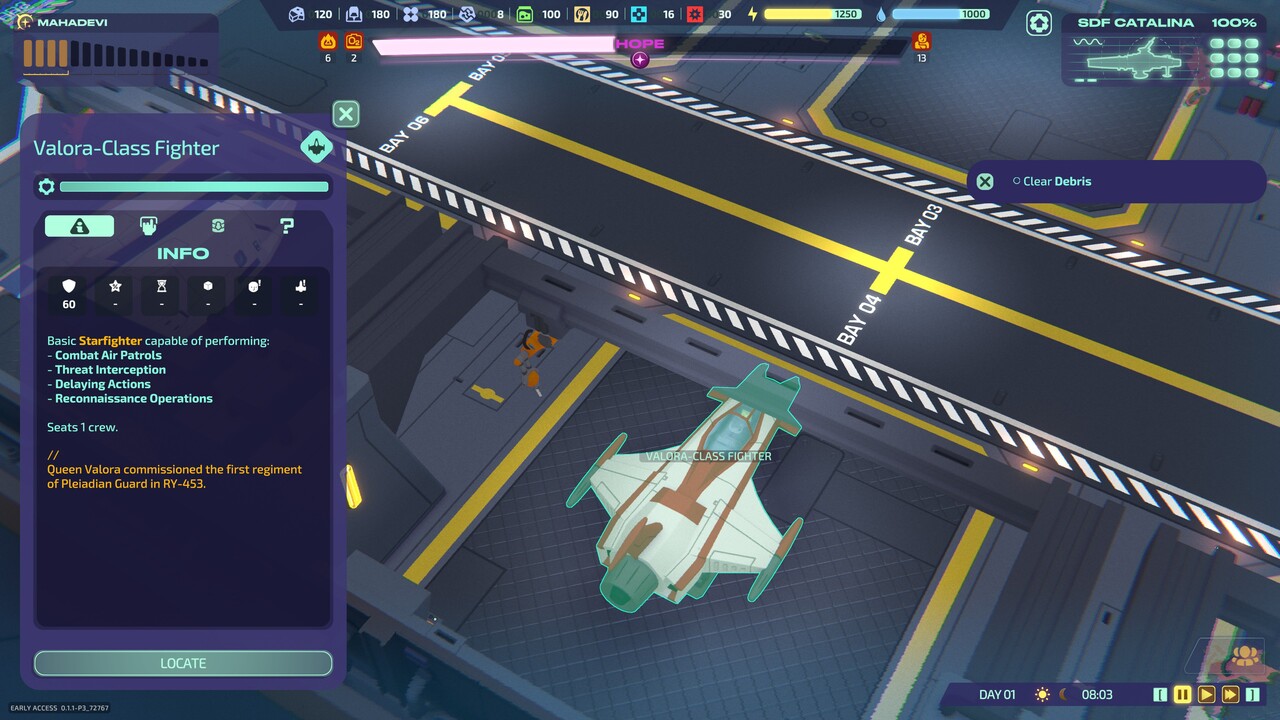Dismiss the Clear Debris objective
This screenshot has width=1280, height=720.
pos(985,181)
